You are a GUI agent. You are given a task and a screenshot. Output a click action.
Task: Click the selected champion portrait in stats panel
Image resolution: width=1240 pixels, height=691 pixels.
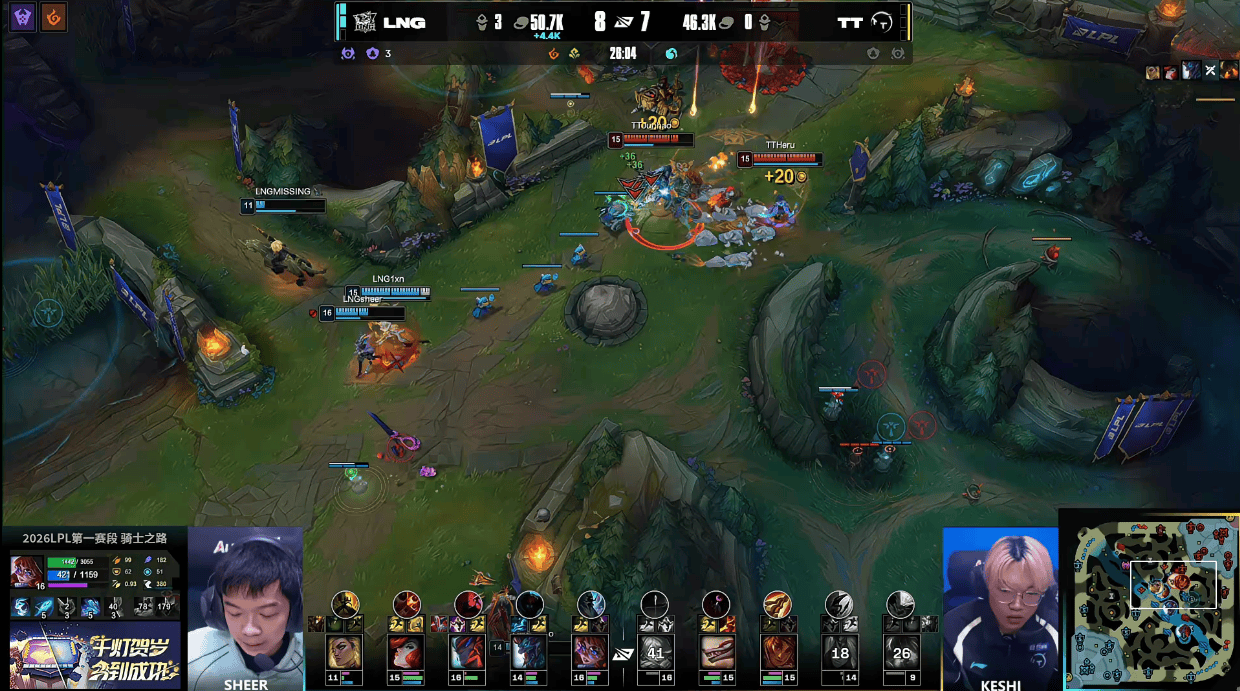(27, 572)
